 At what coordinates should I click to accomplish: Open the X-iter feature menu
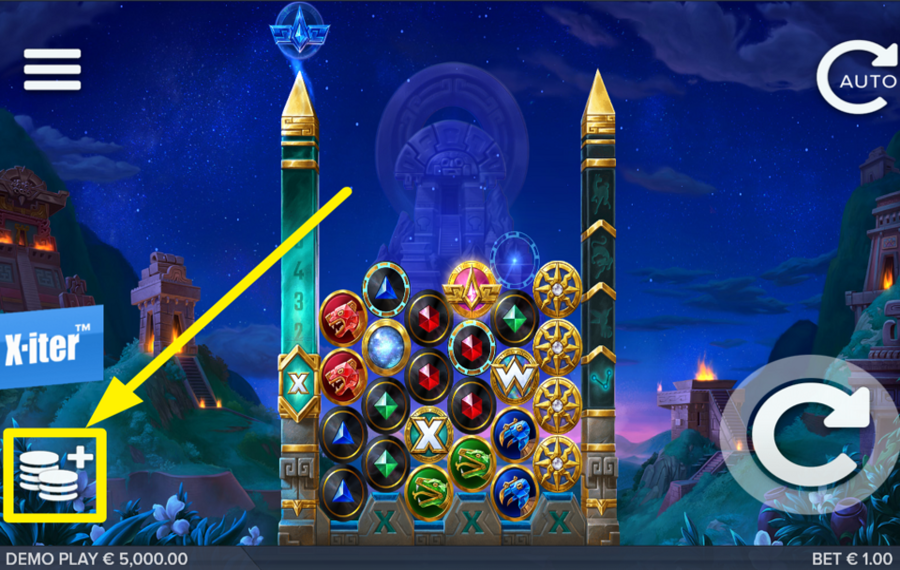point(50,347)
